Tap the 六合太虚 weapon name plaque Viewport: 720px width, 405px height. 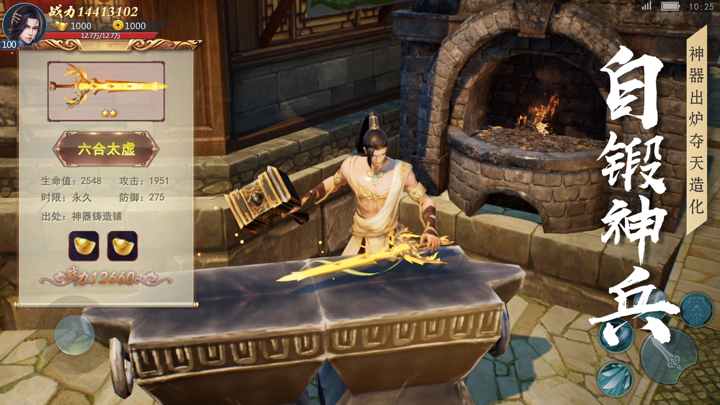tap(106, 149)
